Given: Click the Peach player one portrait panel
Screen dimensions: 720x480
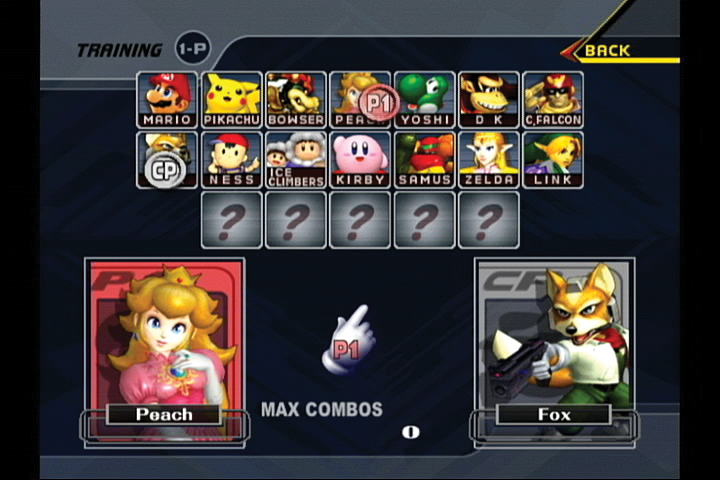Looking at the screenshot, I should click(165, 330).
